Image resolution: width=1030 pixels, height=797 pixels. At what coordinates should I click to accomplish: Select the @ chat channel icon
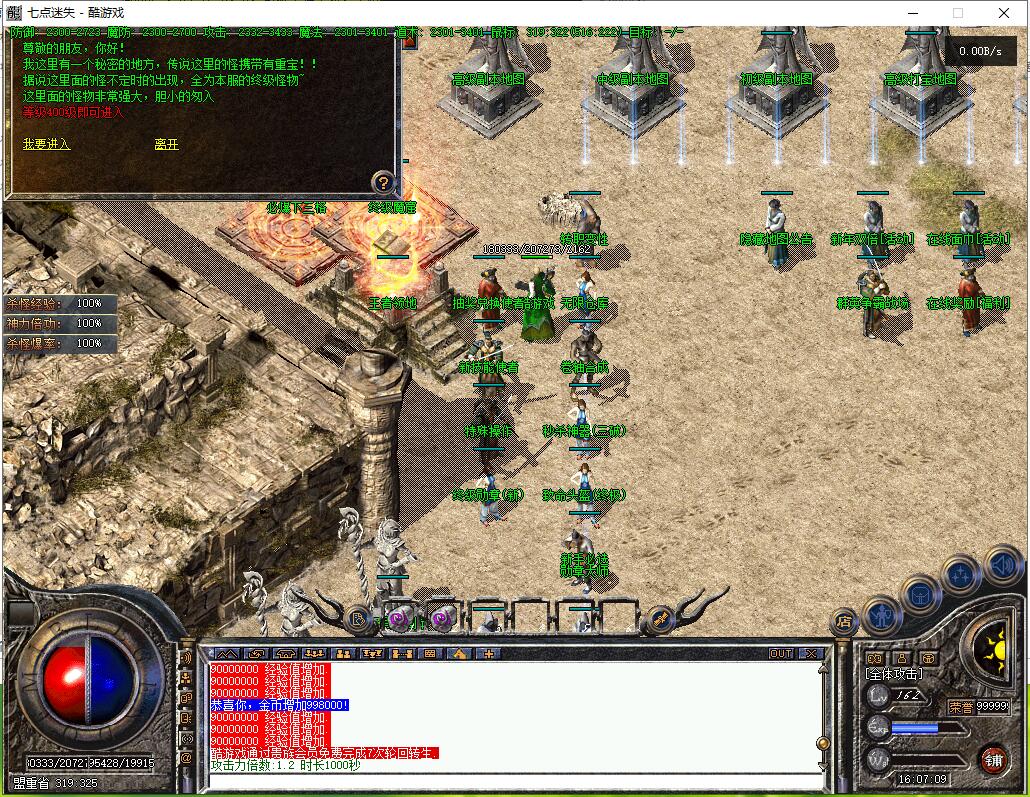186,758
